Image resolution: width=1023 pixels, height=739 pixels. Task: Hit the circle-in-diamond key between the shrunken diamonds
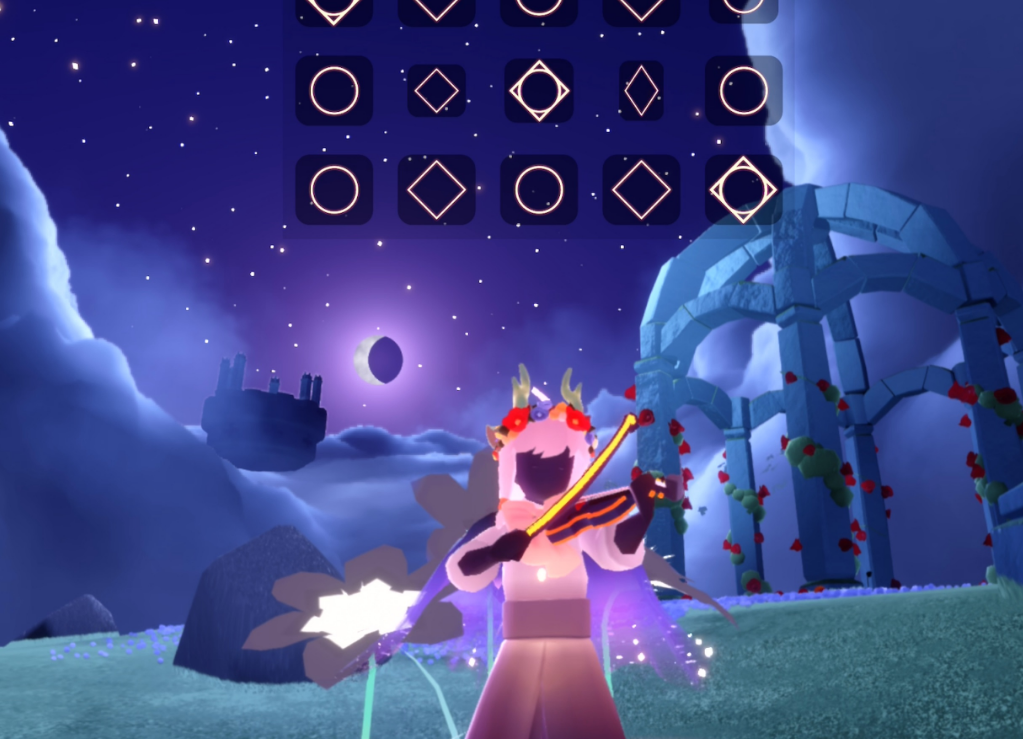point(539,91)
